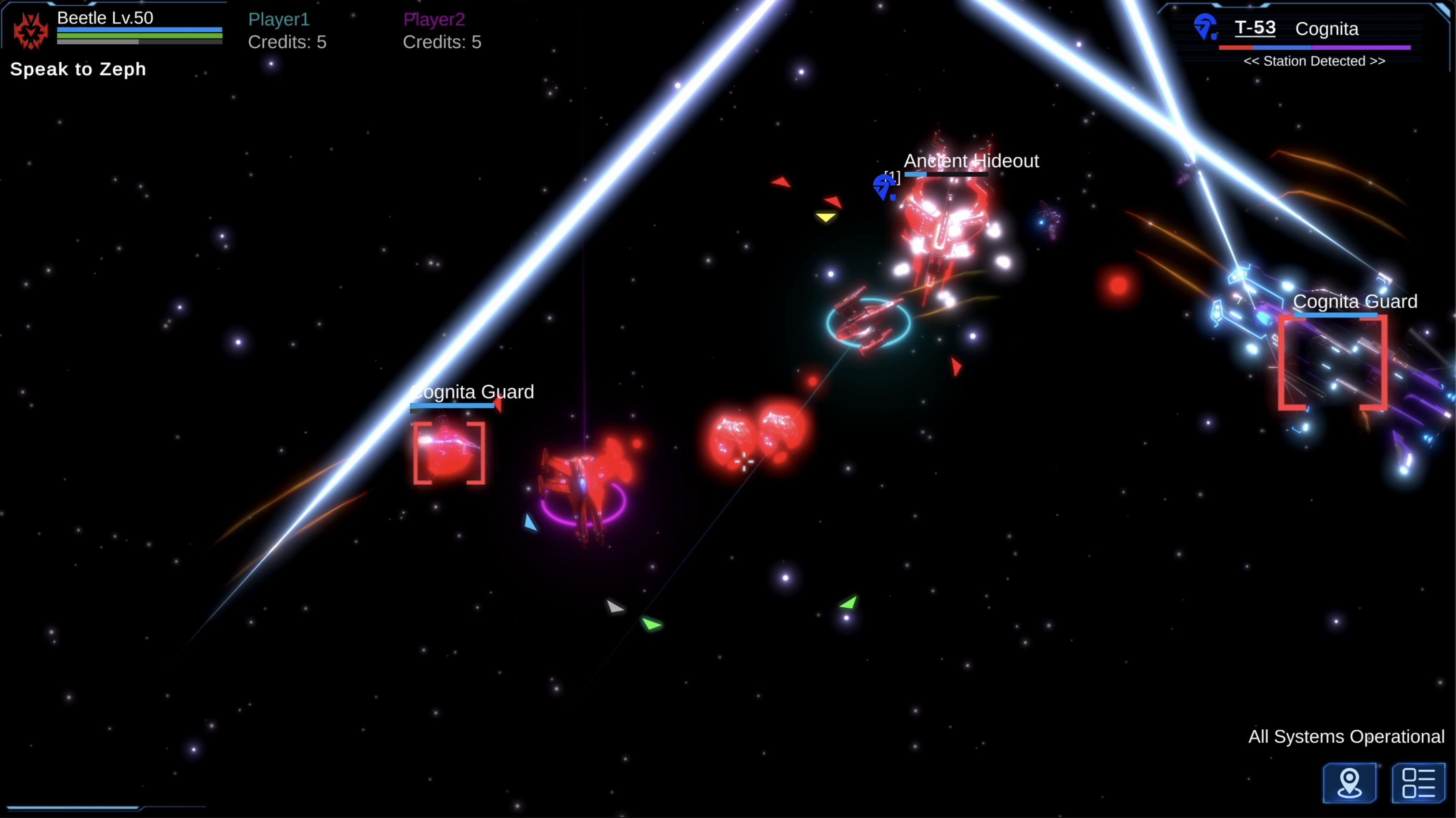Click the Speak to Zeph prompt
The image size is (1456, 818).
tap(78, 69)
